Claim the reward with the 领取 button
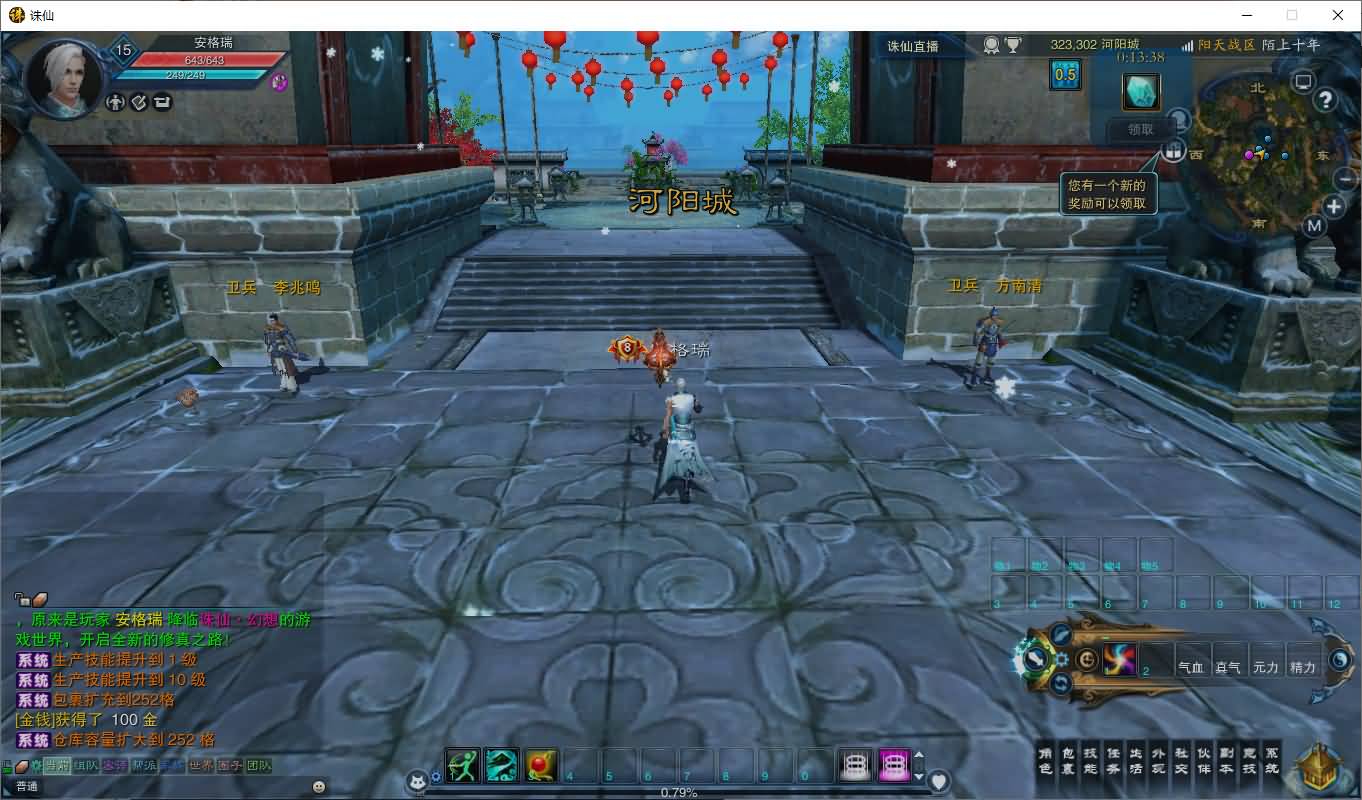Viewport: 1362px width, 800px height. [1140, 129]
